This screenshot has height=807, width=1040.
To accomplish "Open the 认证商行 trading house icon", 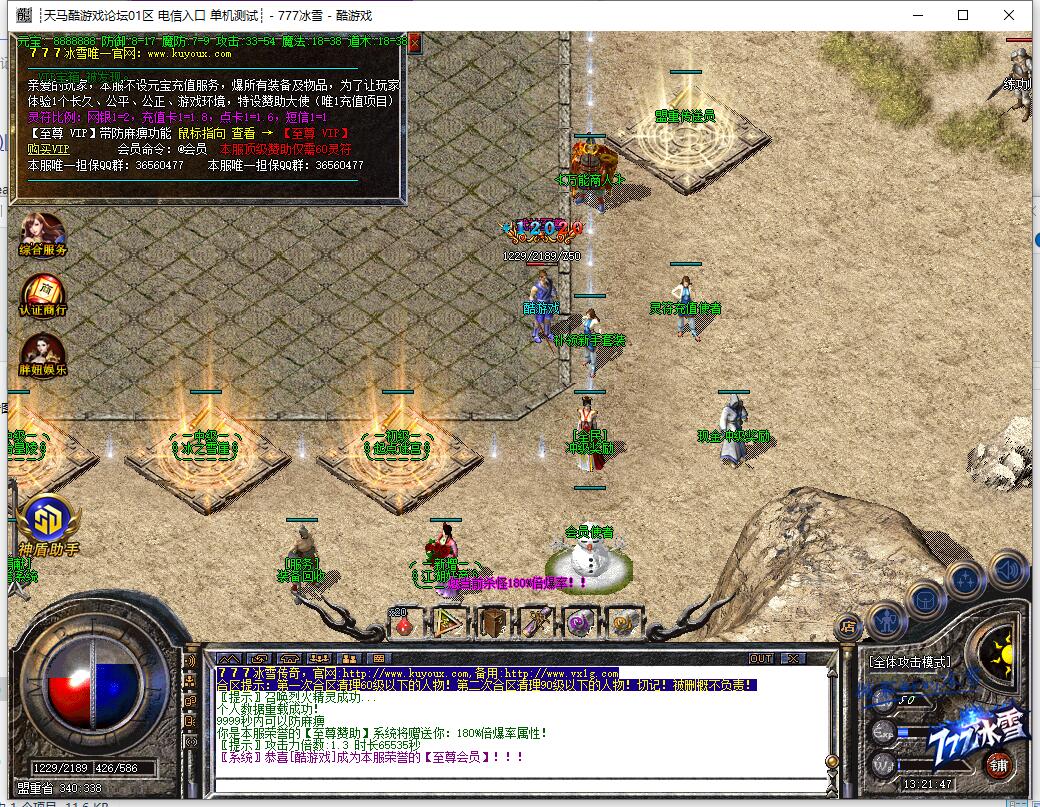I will click(x=42, y=293).
